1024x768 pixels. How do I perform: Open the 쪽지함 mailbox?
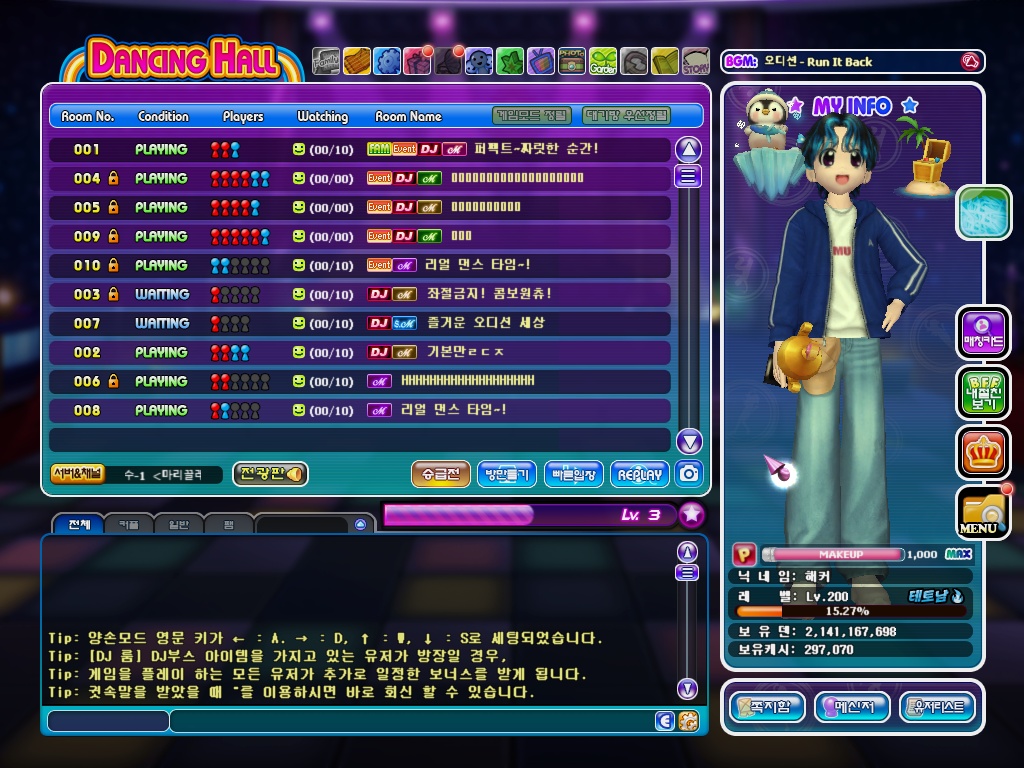click(x=767, y=708)
